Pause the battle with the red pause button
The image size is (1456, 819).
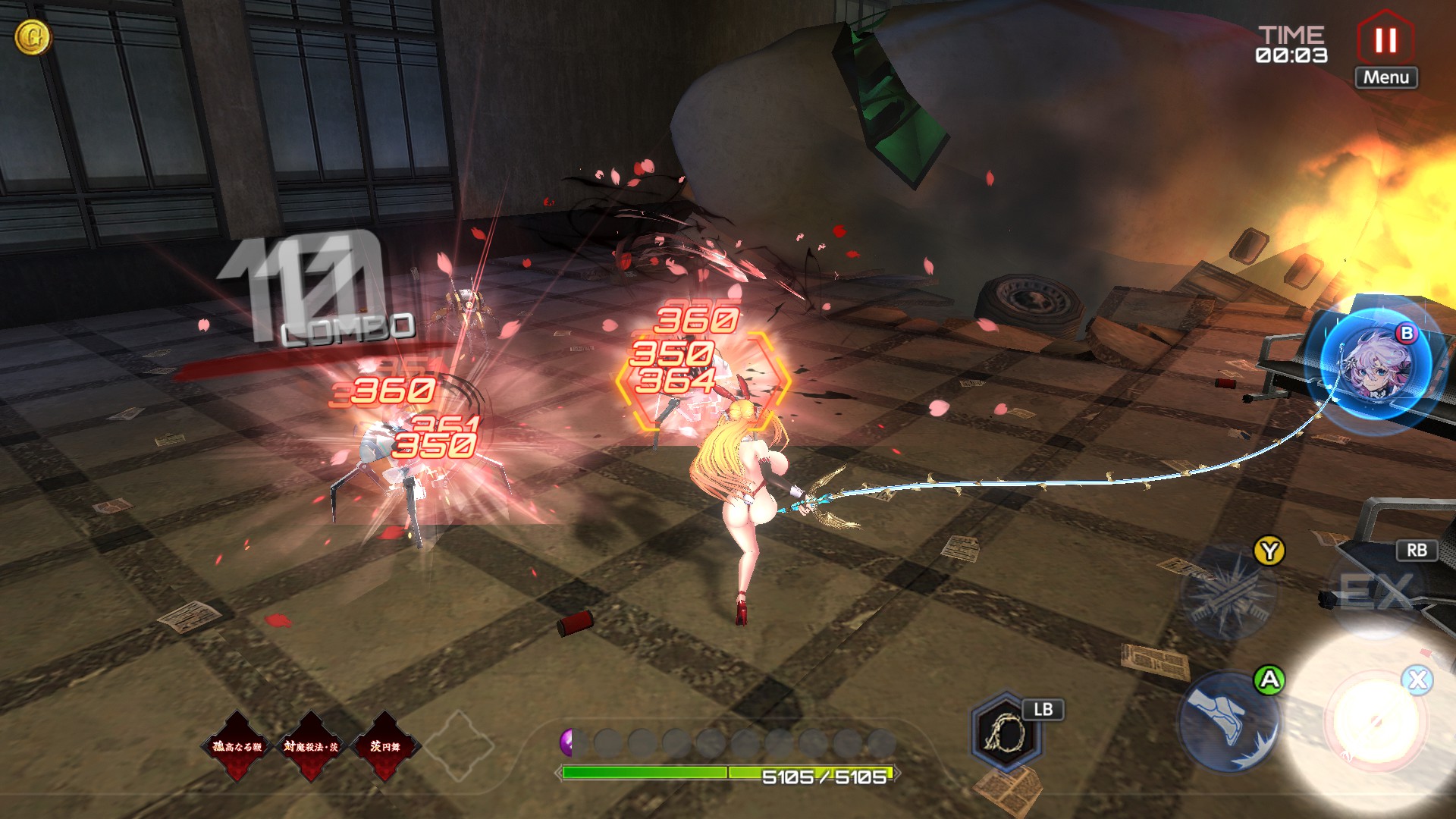(1385, 39)
